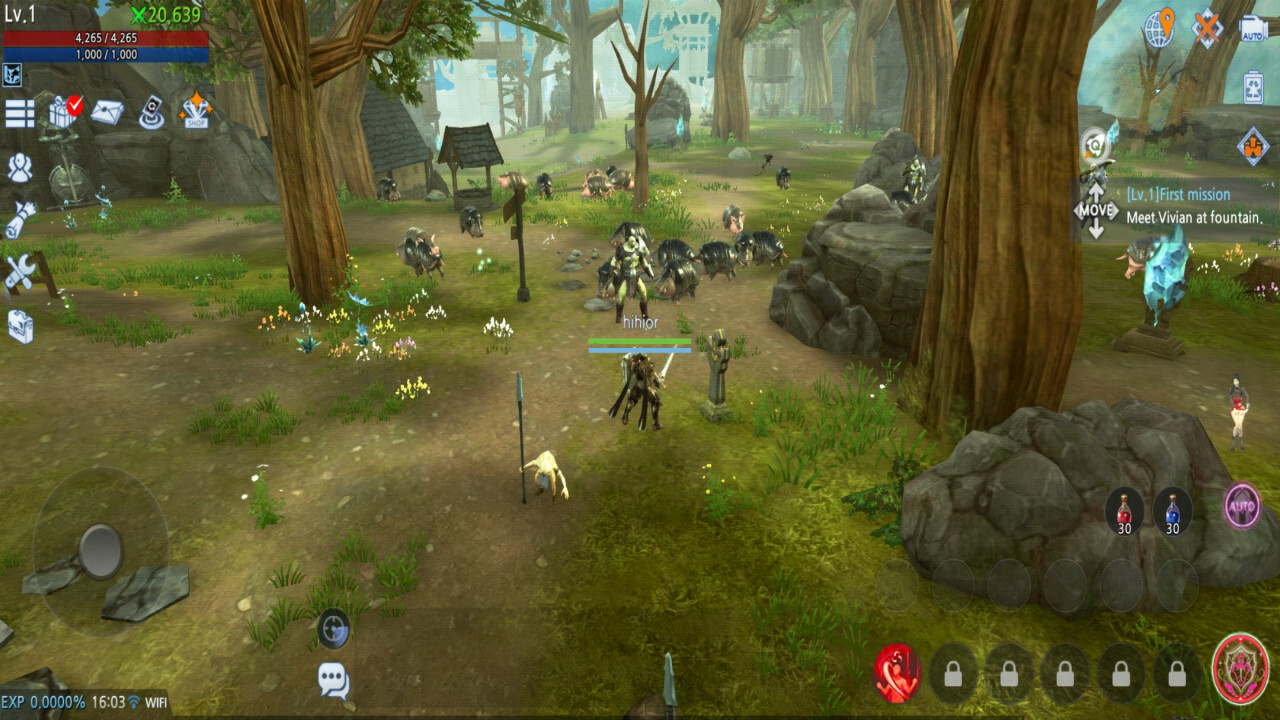The width and height of the screenshot is (1280, 720).
Task: Drink the red HP potion with 30 count
Action: [x=1124, y=510]
